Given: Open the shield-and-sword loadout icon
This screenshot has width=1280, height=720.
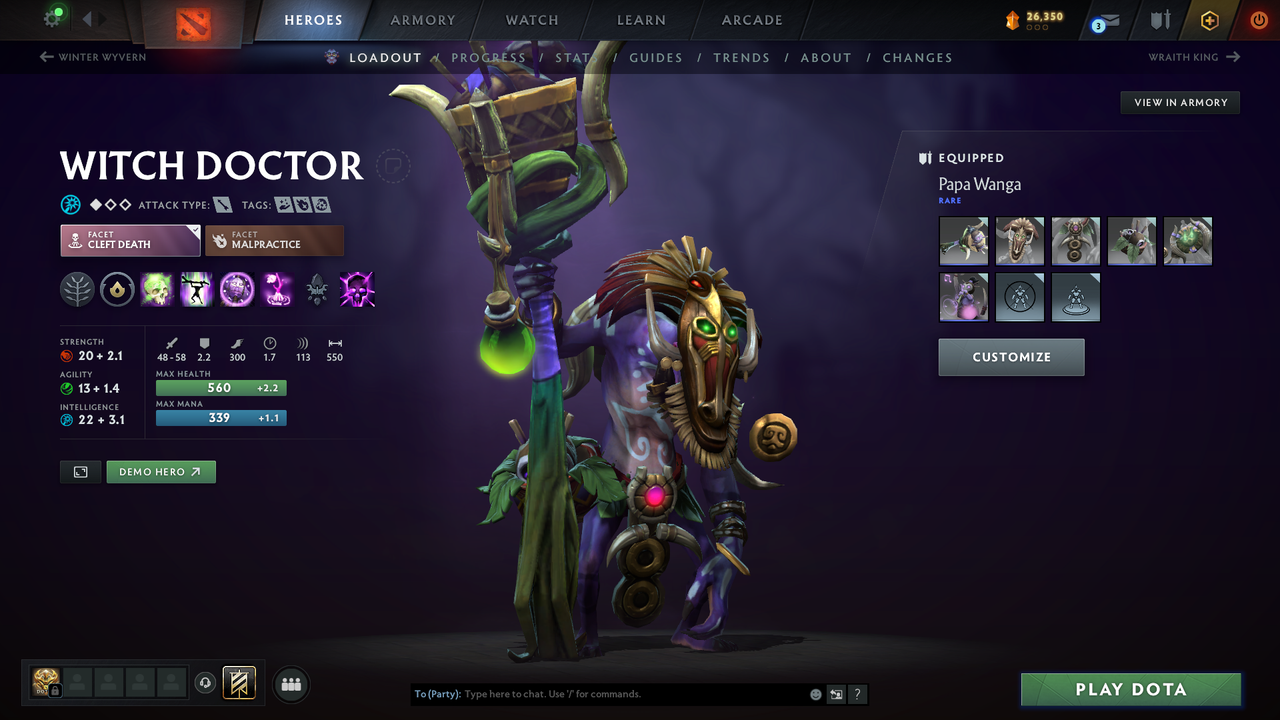Looking at the screenshot, I should (1162, 19).
